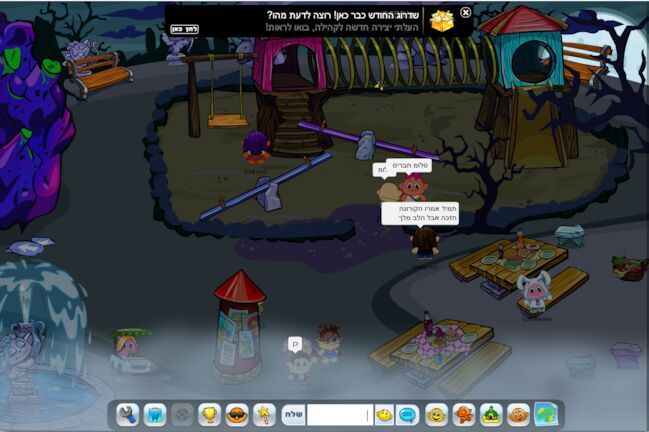The height and width of the screenshot is (432, 649).
Task: Close the top notification banner
Action: 465,12
